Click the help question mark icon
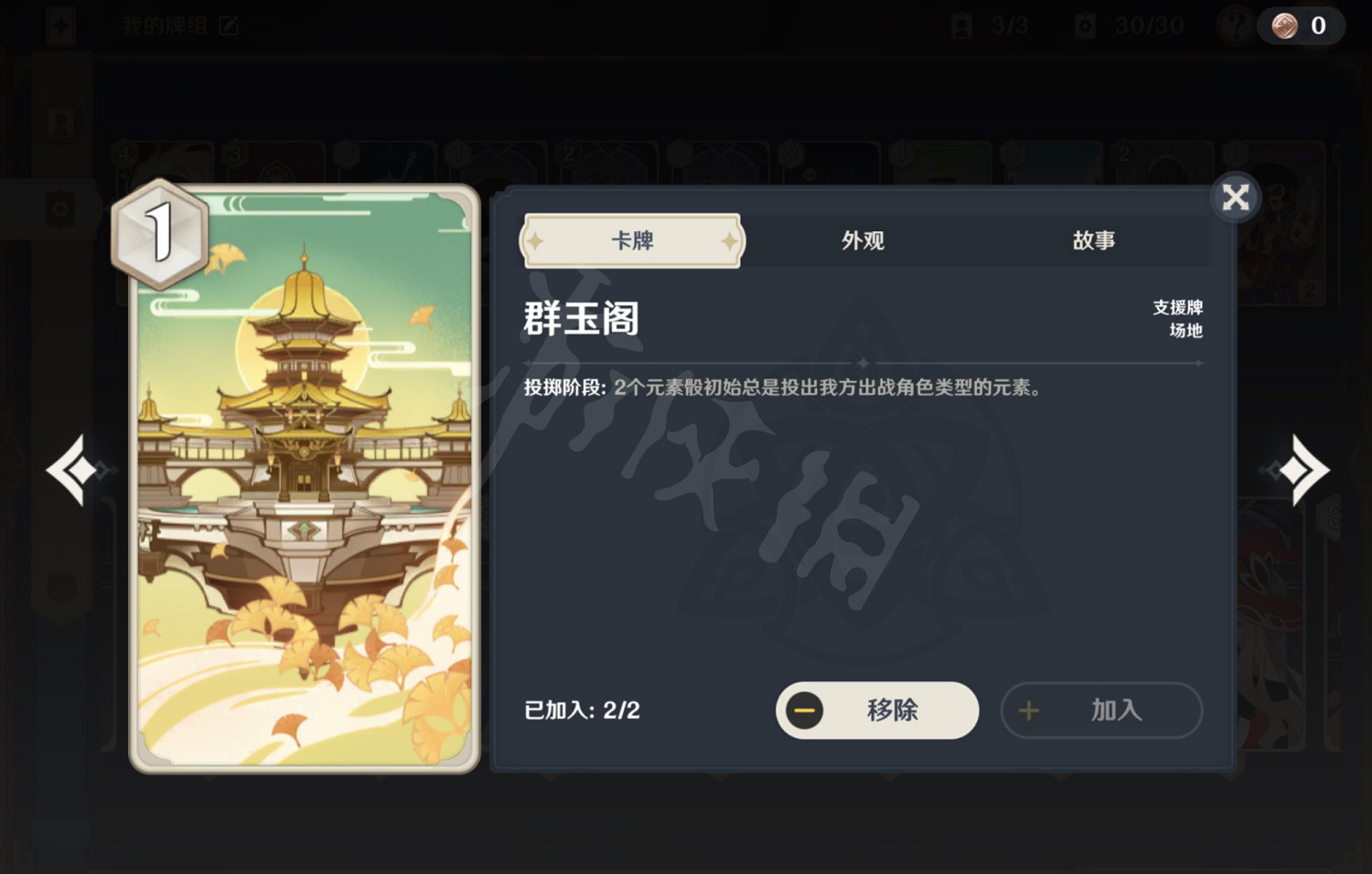This screenshot has height=874, width=1372. (x=1237, y=26)
